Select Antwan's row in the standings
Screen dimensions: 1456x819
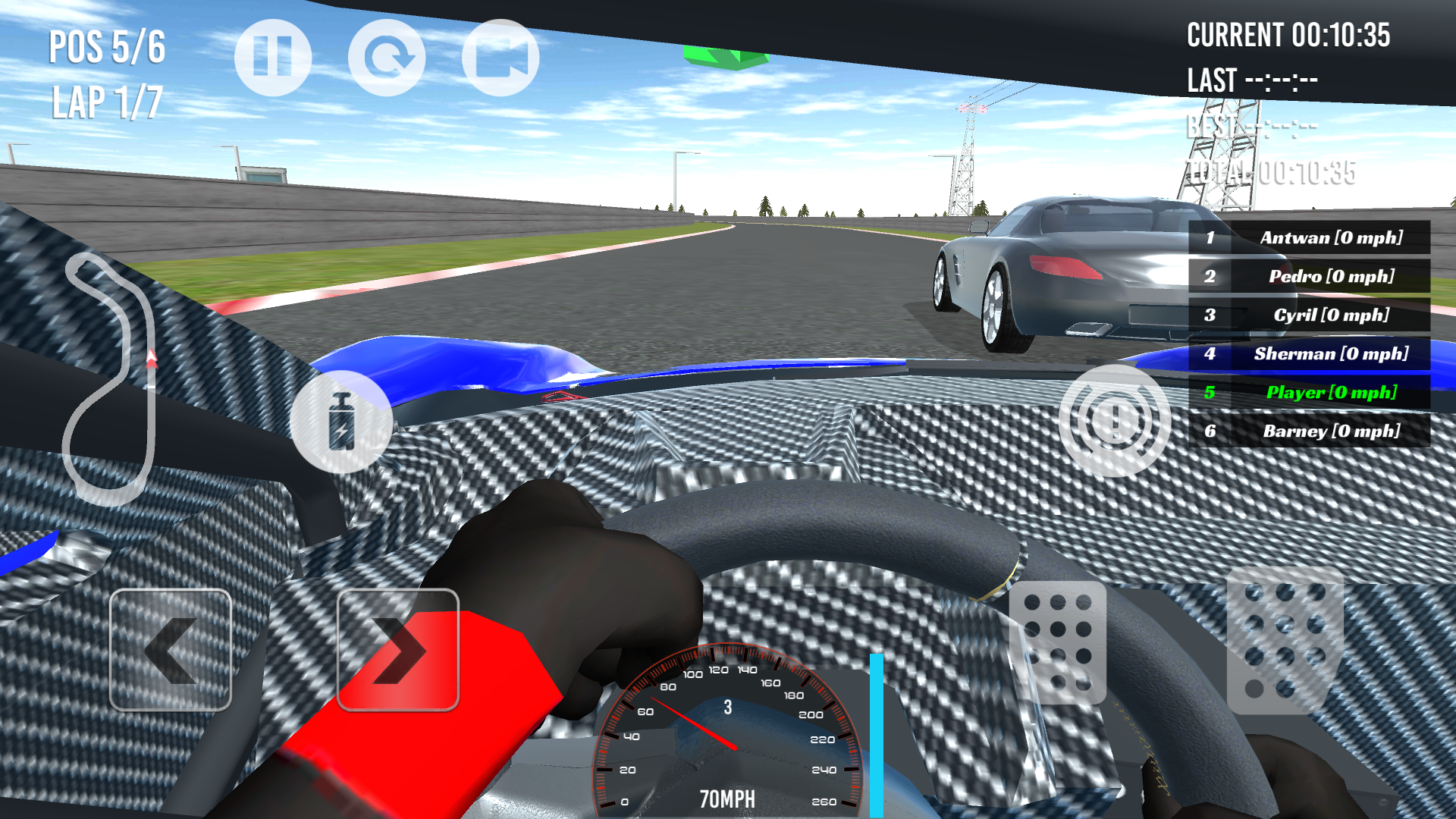click(1310, 237)
